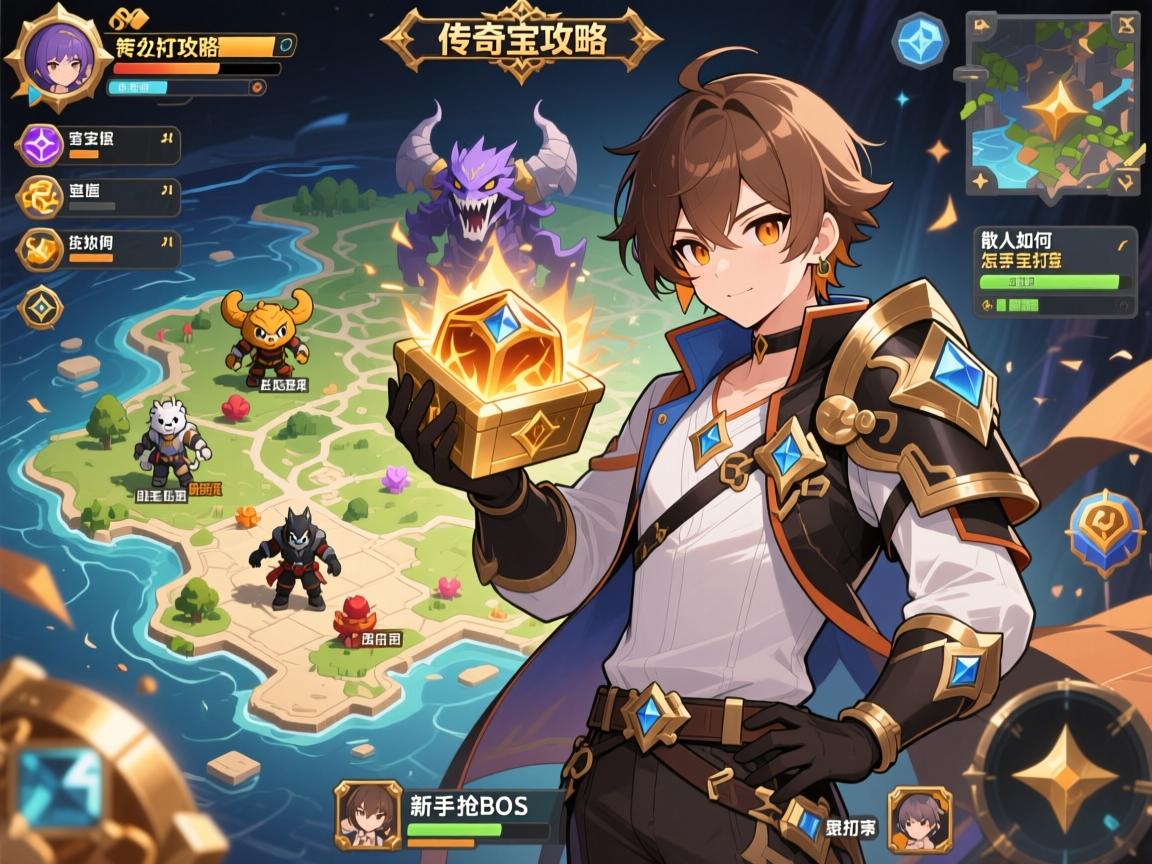The width and height of the screenshot is (1152, 864).
Task: Select the gray-haired character portrait
Action: (x=919, y=820)
